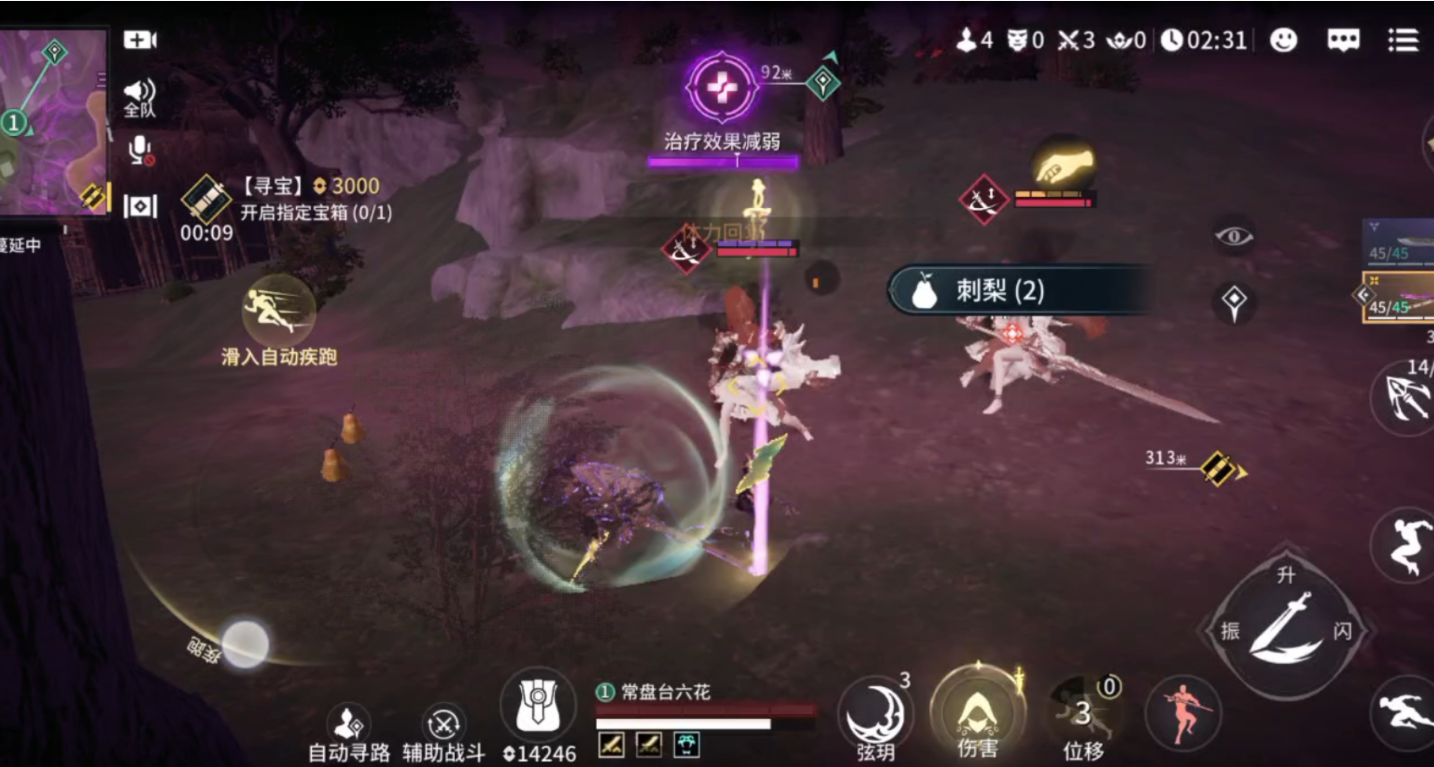Activate slide into auto-sprint

[279, 310]
